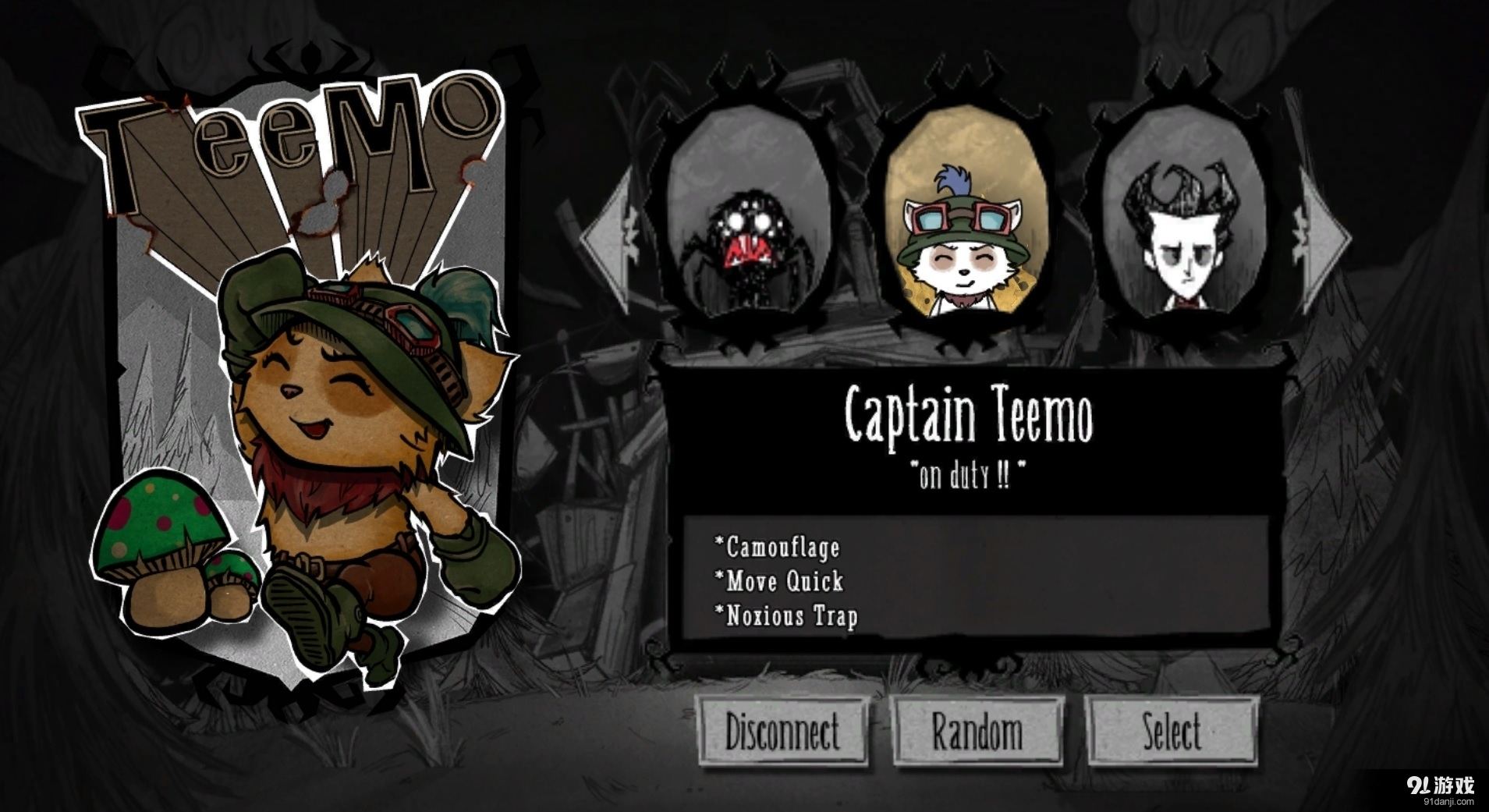Confirm character with Select button
Screen dimensions: 1489x812
[1172, 732]
